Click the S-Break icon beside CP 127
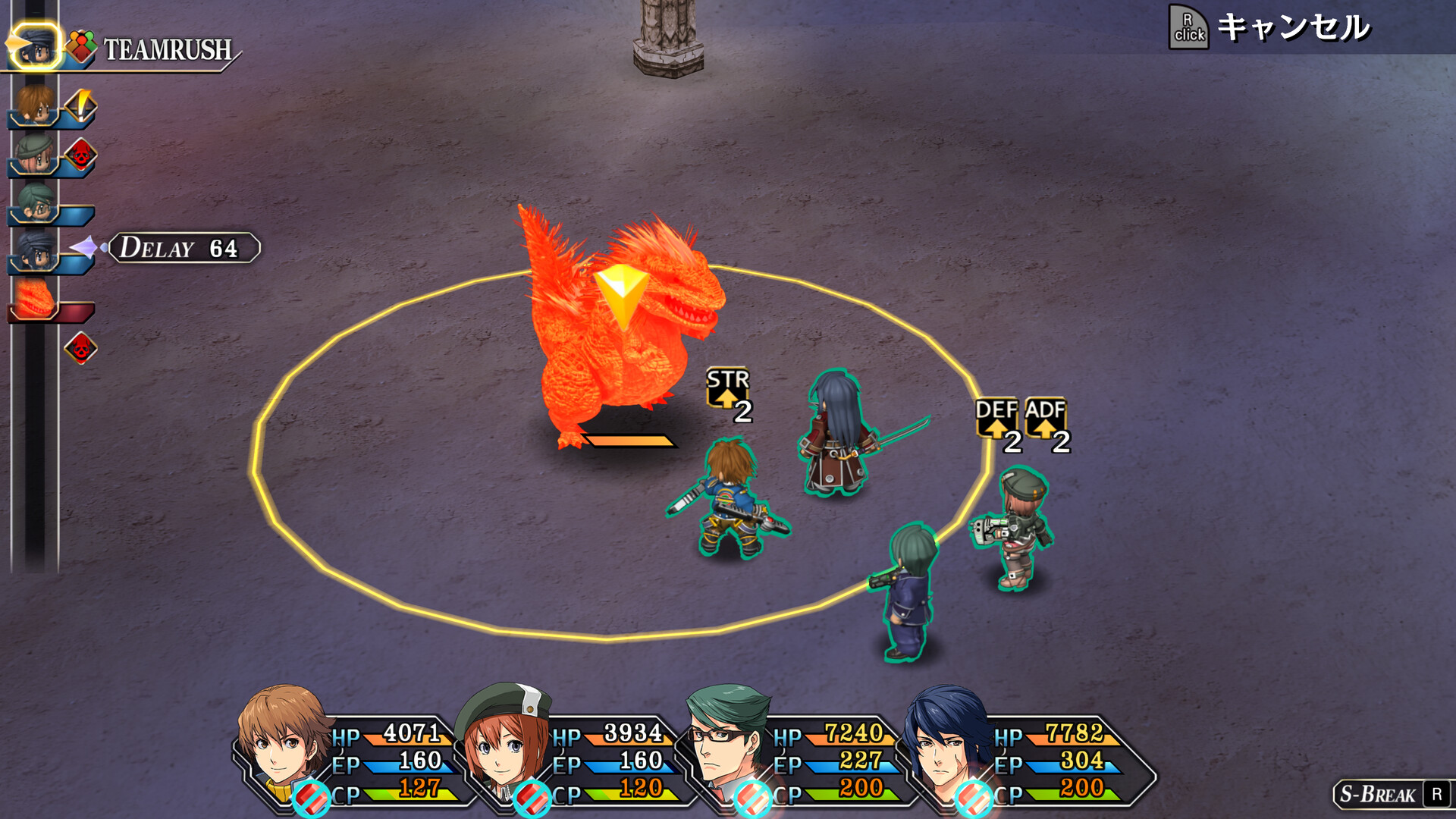 311,798
